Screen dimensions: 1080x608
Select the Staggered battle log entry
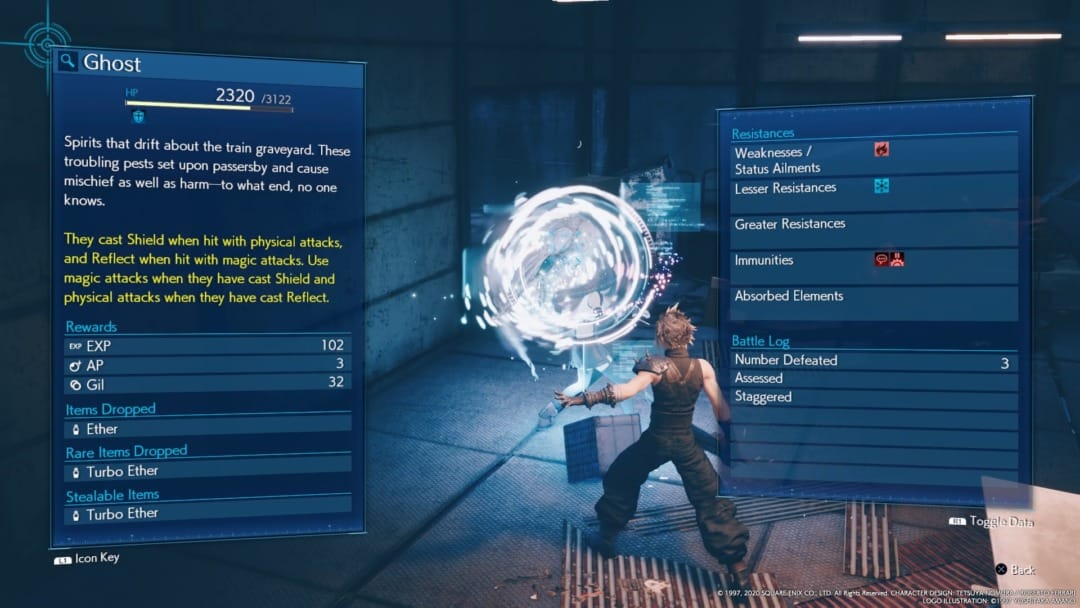point(872,397)
